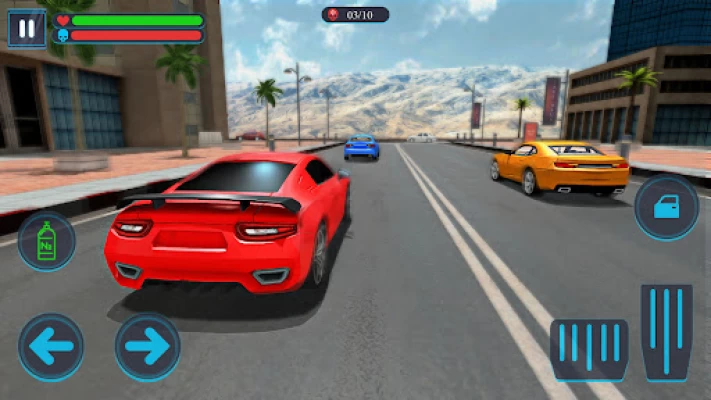
Task: Steer left with the left arrow
Action: (51, 347)
